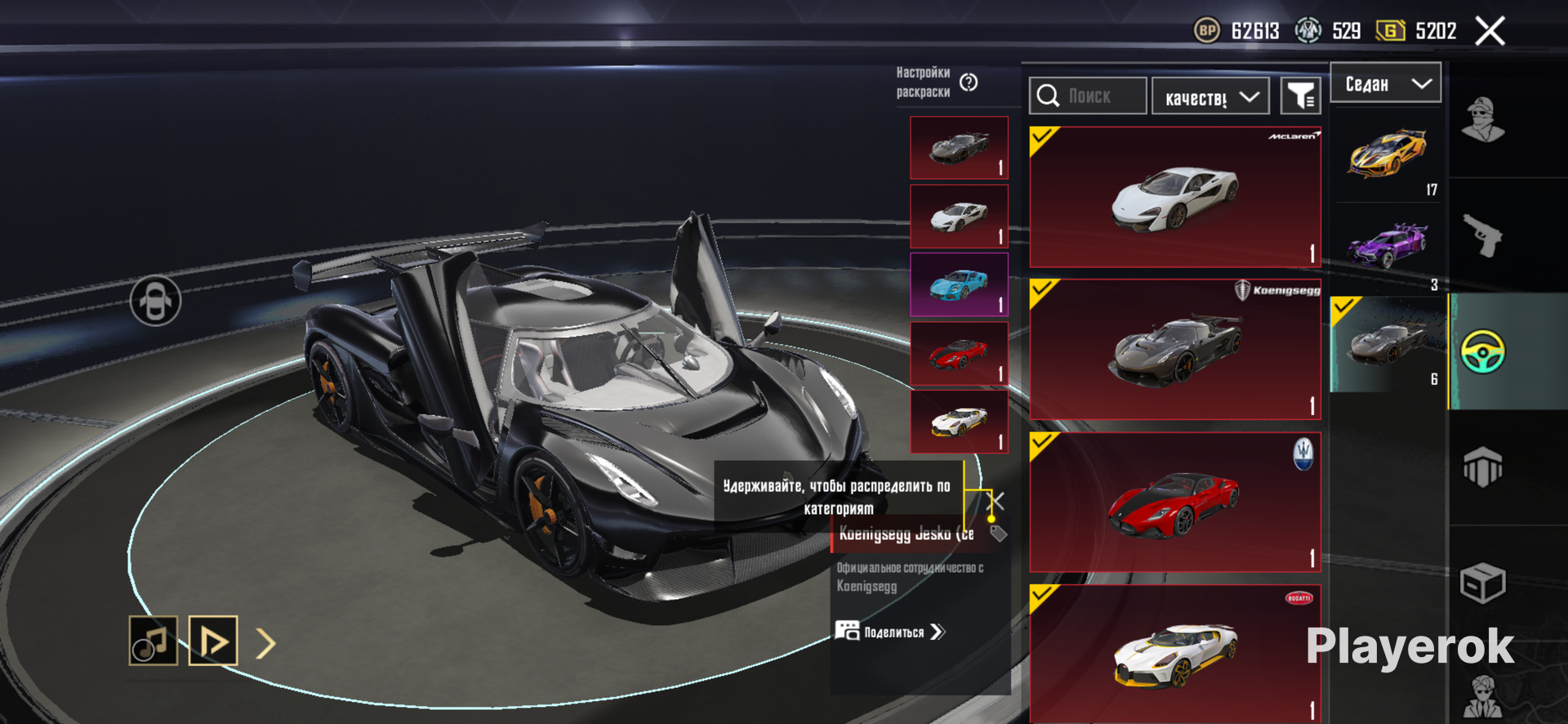Open the help icon beside Настройки раскраски
The height and width of the screenshot is (724, 1568).
coord(969,82)
